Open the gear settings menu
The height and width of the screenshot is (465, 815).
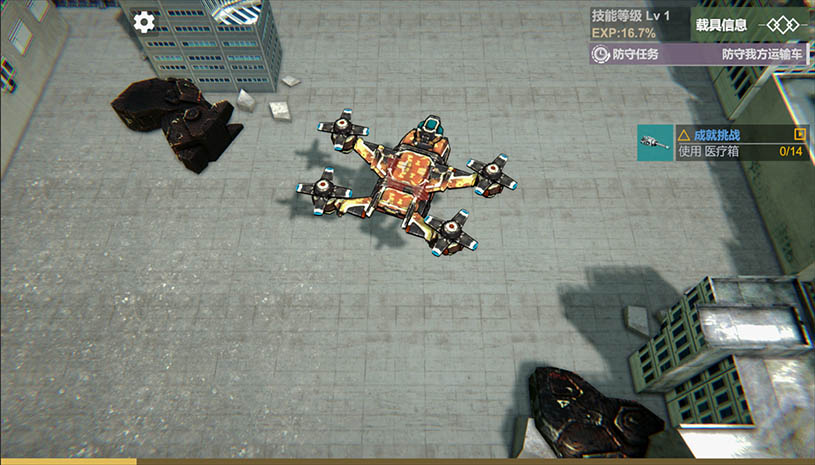click(145, 22)
